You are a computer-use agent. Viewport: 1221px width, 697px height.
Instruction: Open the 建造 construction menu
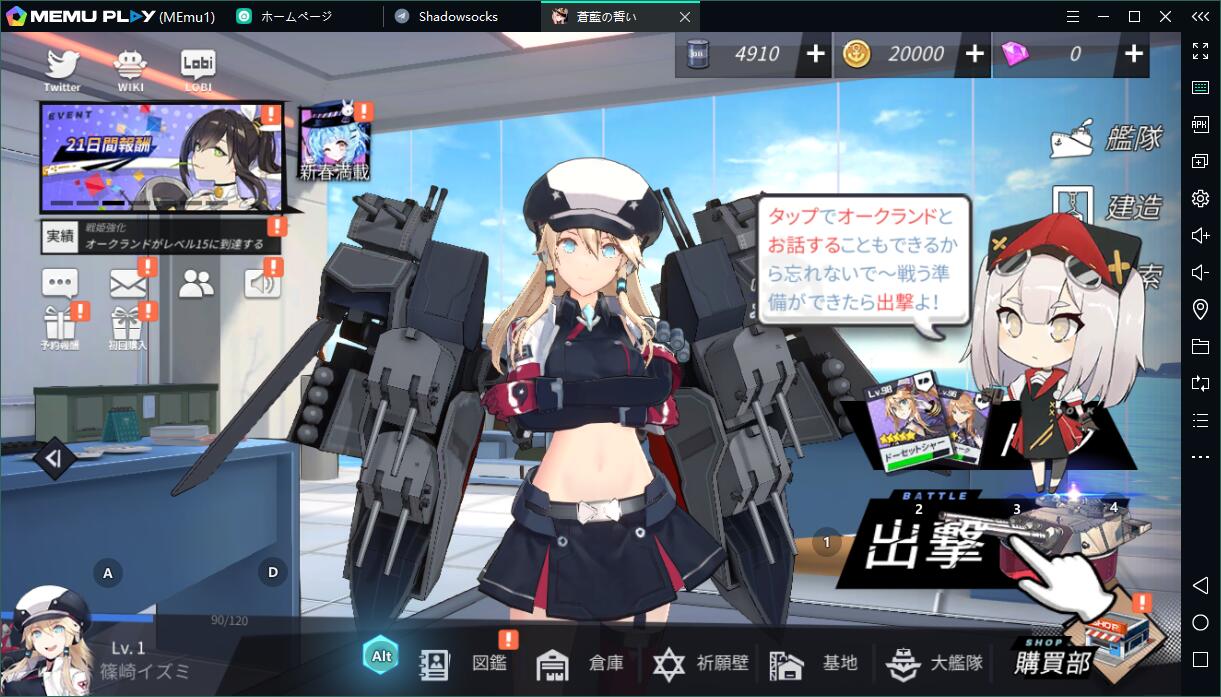(1109, 207)
